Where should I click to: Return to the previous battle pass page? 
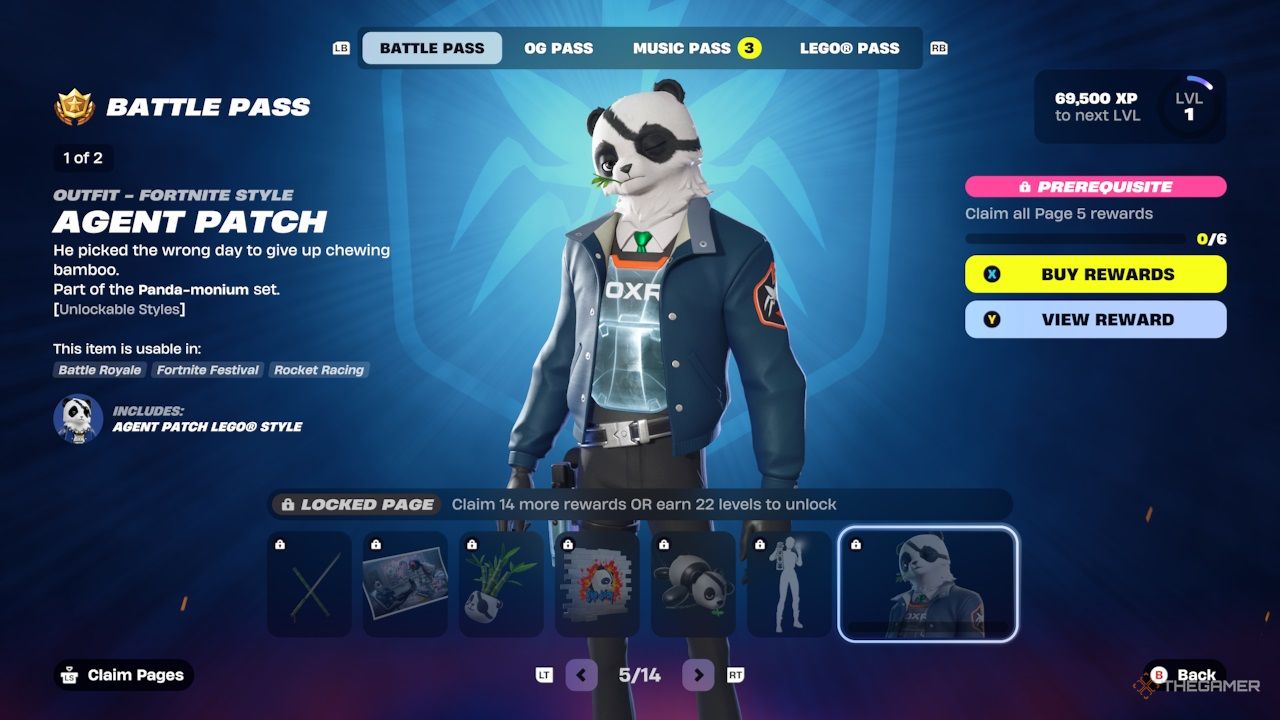581,675
